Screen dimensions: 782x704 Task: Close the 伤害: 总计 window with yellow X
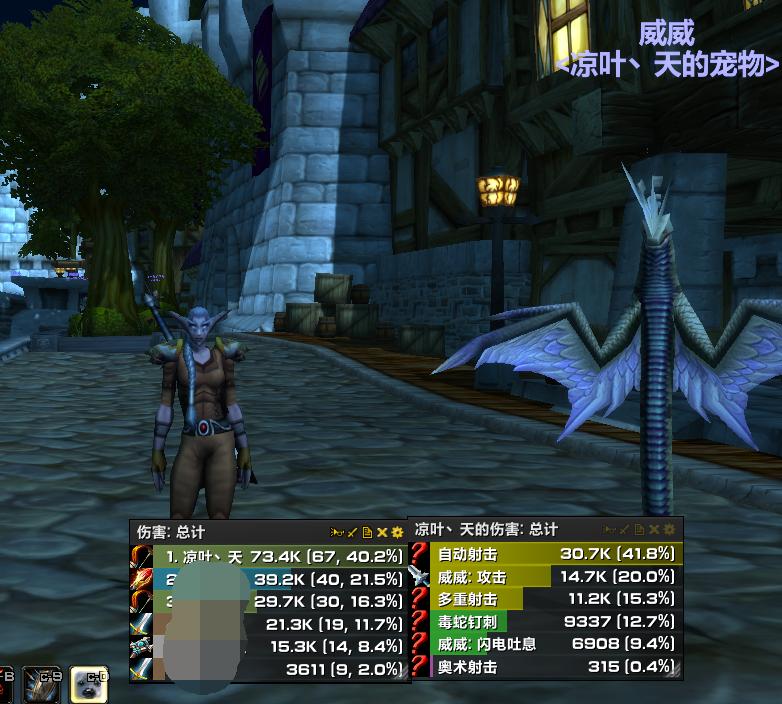pyautogui.click(x=382, y=532)
